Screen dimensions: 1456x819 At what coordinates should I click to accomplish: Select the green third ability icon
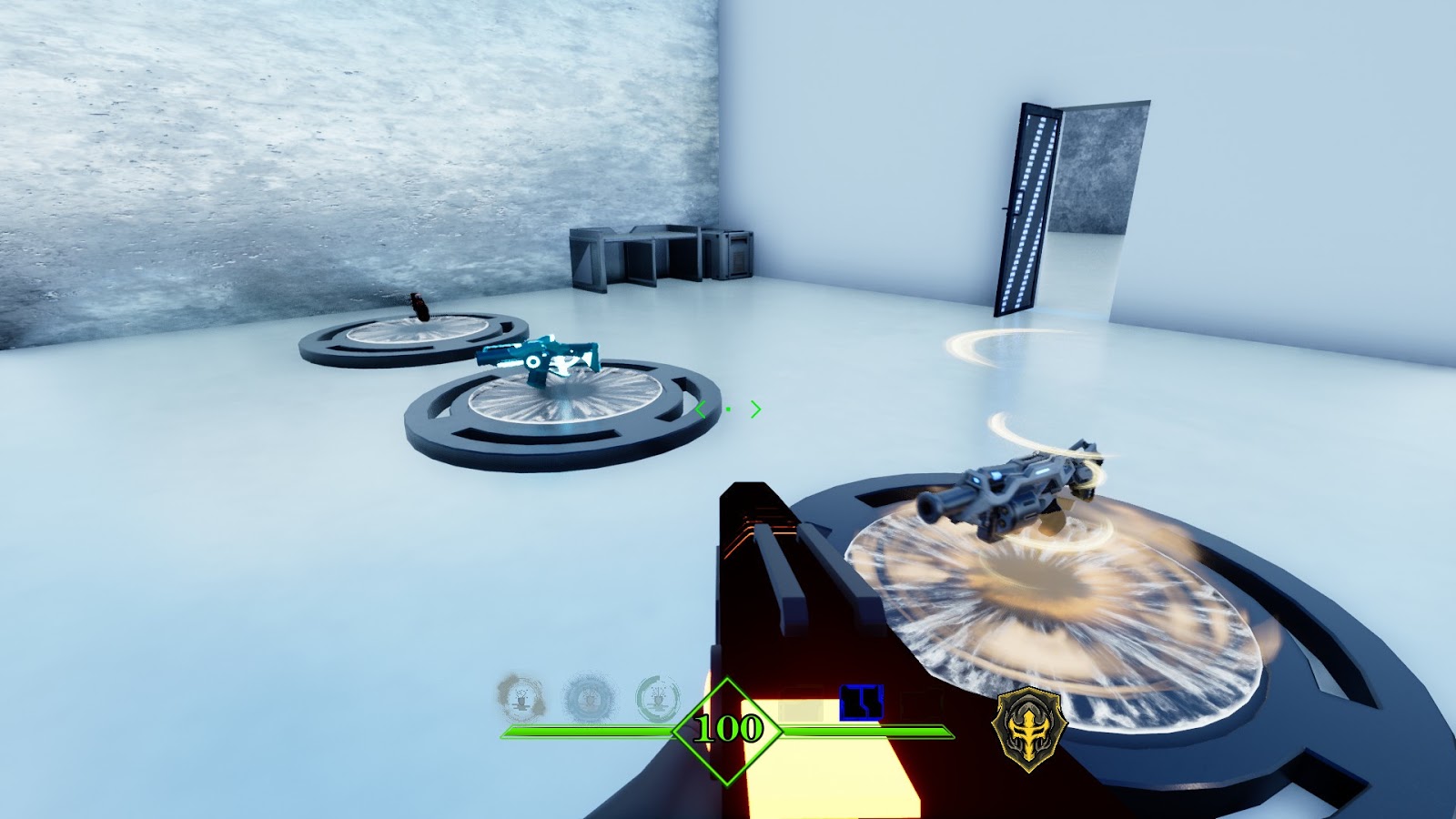(x=657, y=701)
